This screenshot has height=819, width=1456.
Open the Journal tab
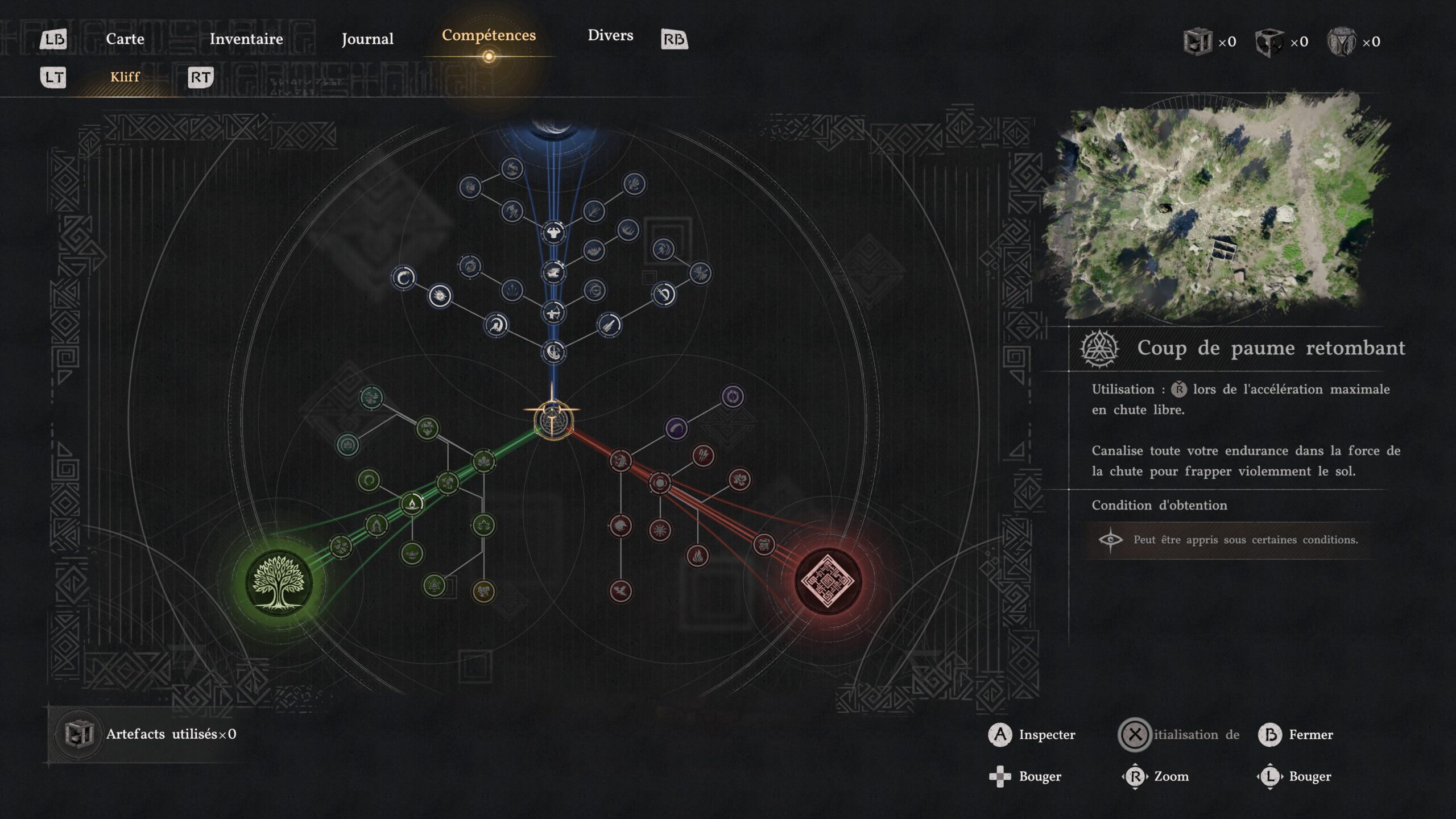coord(367,39)
